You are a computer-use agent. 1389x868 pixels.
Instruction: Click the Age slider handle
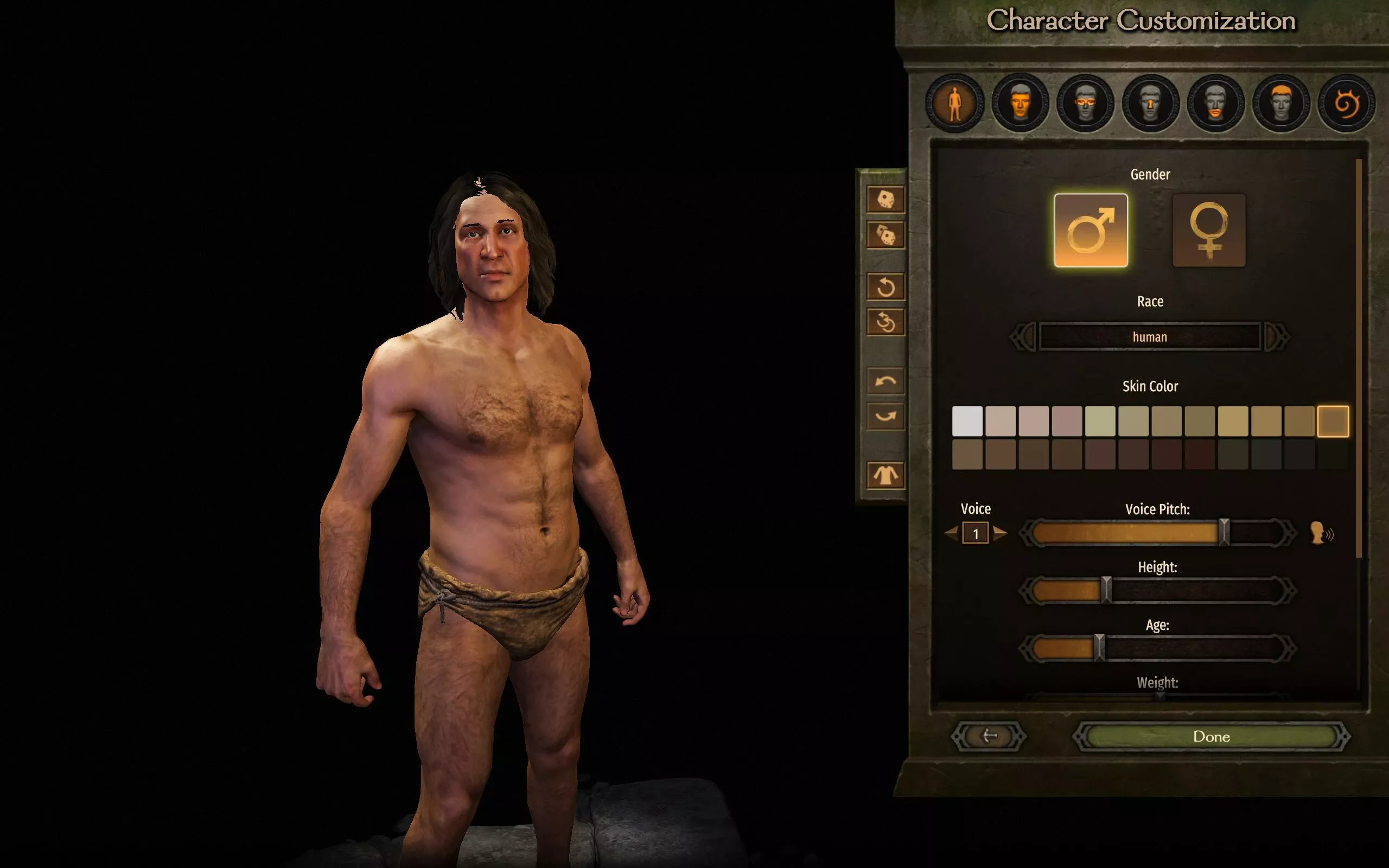coord(1099,648)
